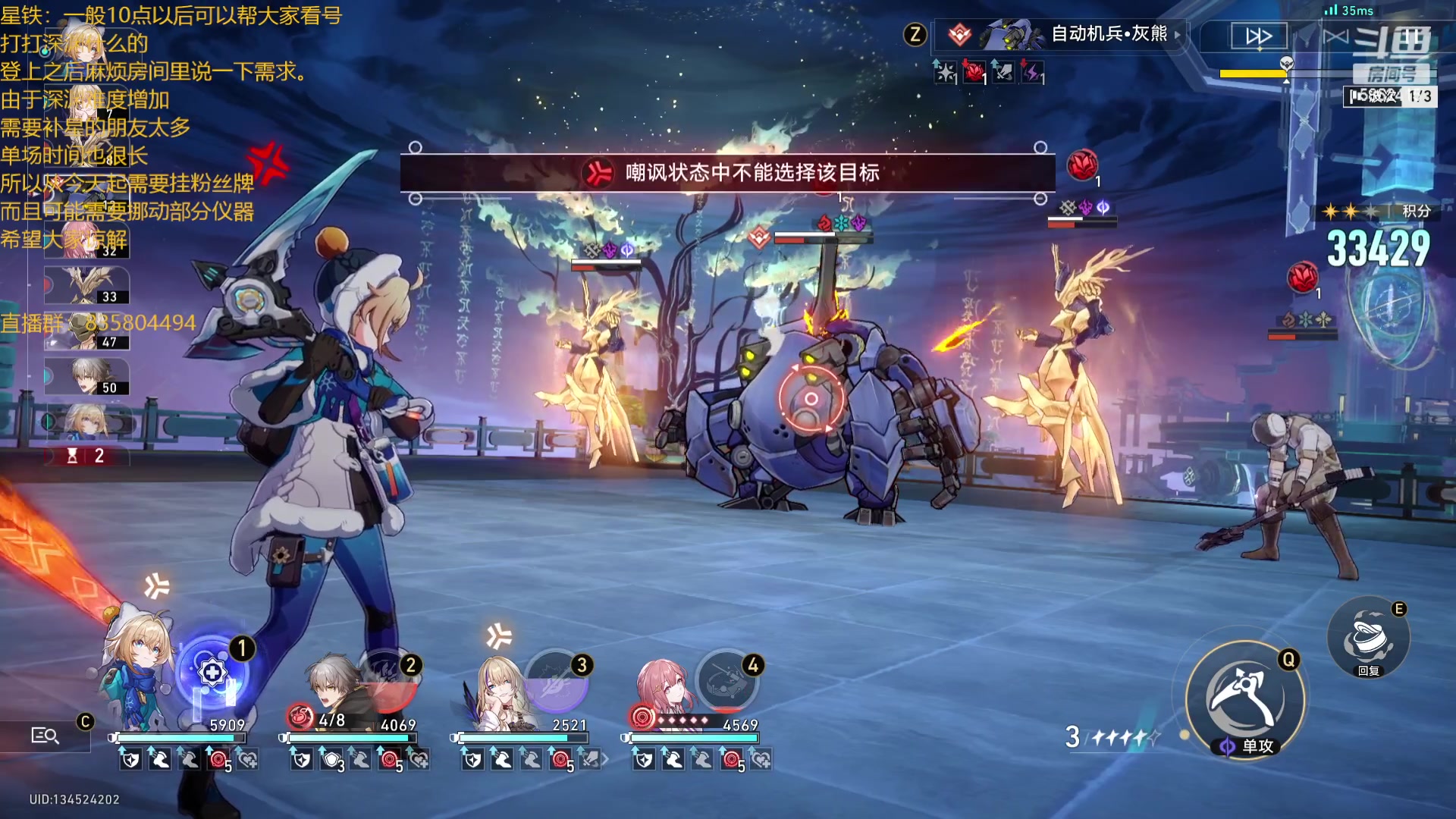Open the battle details magnifier icon
1456x819 pixels.
[45, 735]
